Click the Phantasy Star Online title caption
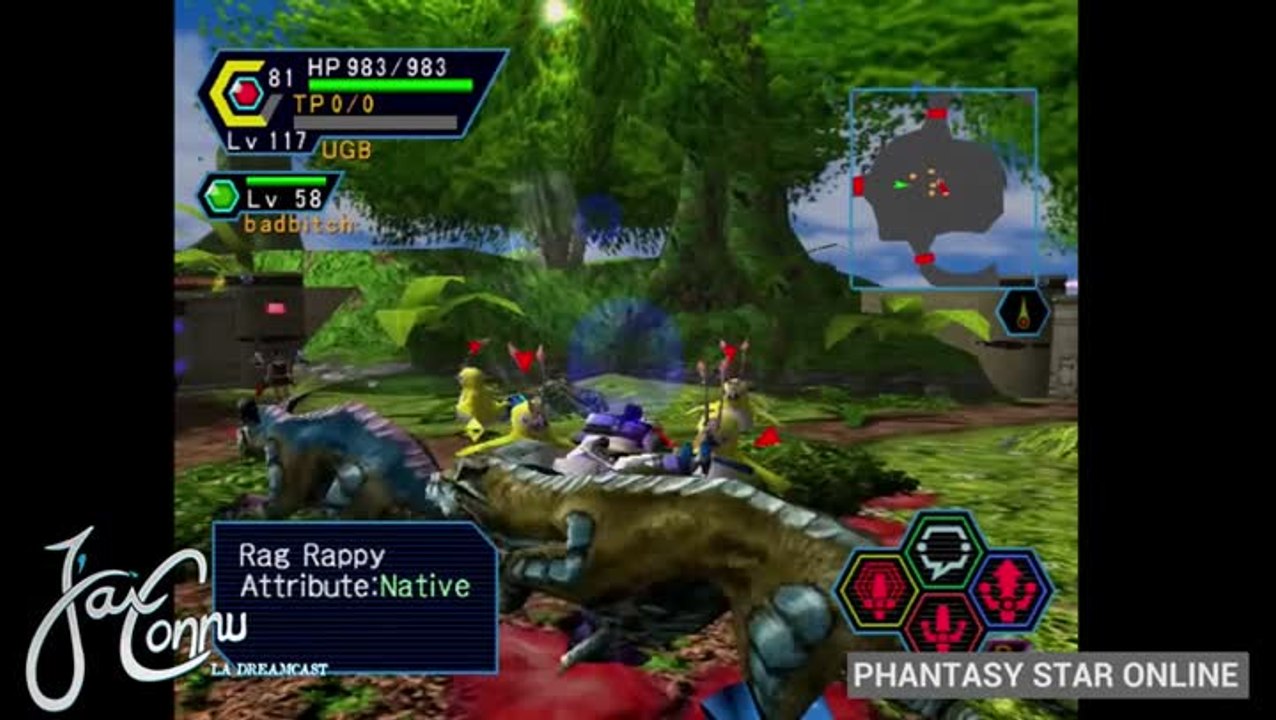 click(x=1047, y=675)
